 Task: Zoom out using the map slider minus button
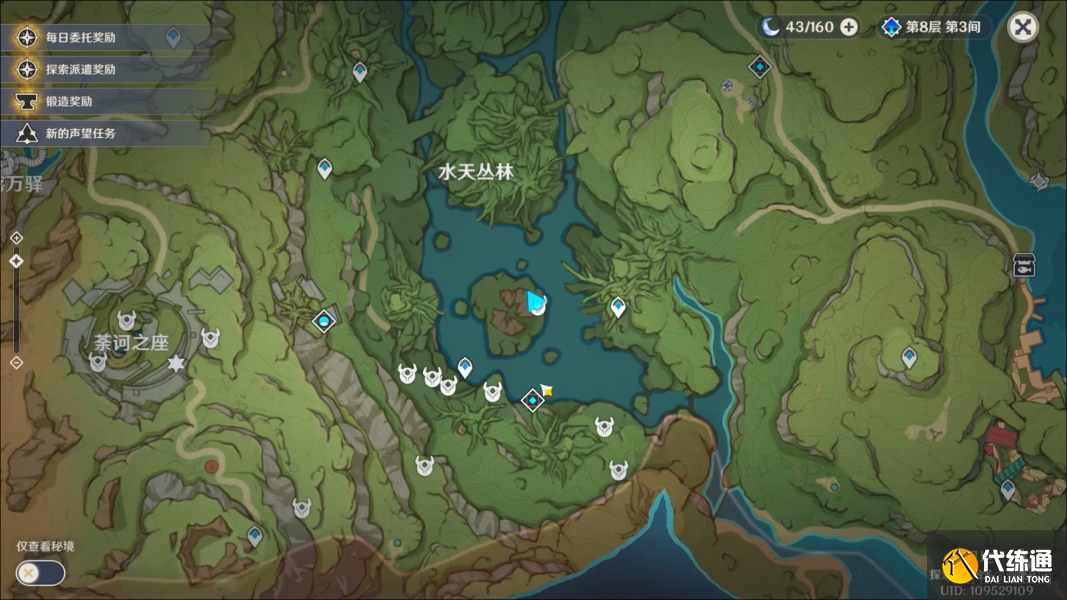coord(16,362)
